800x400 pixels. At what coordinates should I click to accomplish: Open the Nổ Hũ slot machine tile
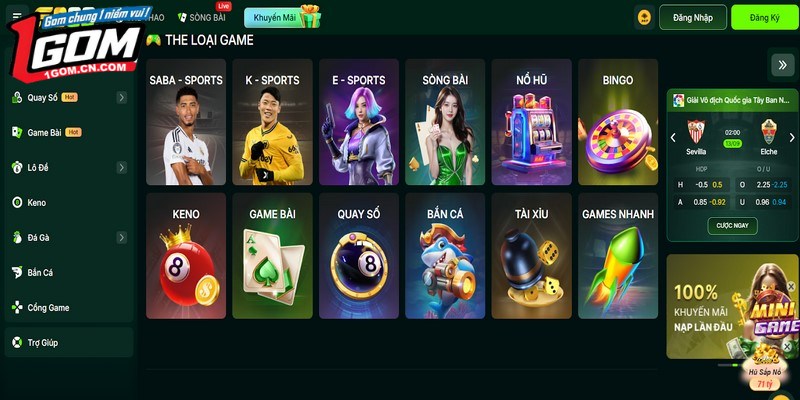click(x=531, y=122)
